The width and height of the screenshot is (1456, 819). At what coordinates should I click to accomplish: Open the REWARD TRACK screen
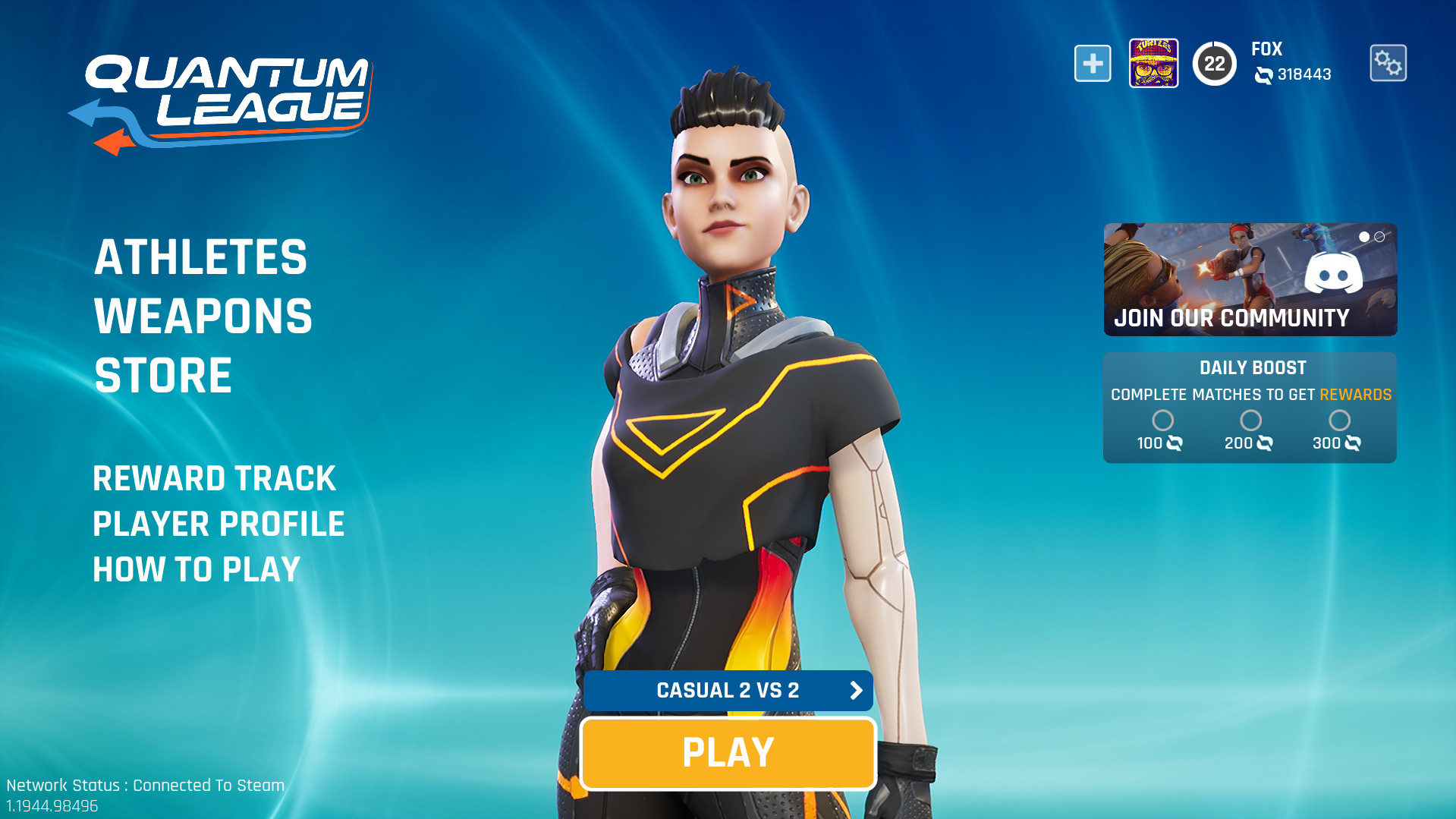tap(213, 478)
